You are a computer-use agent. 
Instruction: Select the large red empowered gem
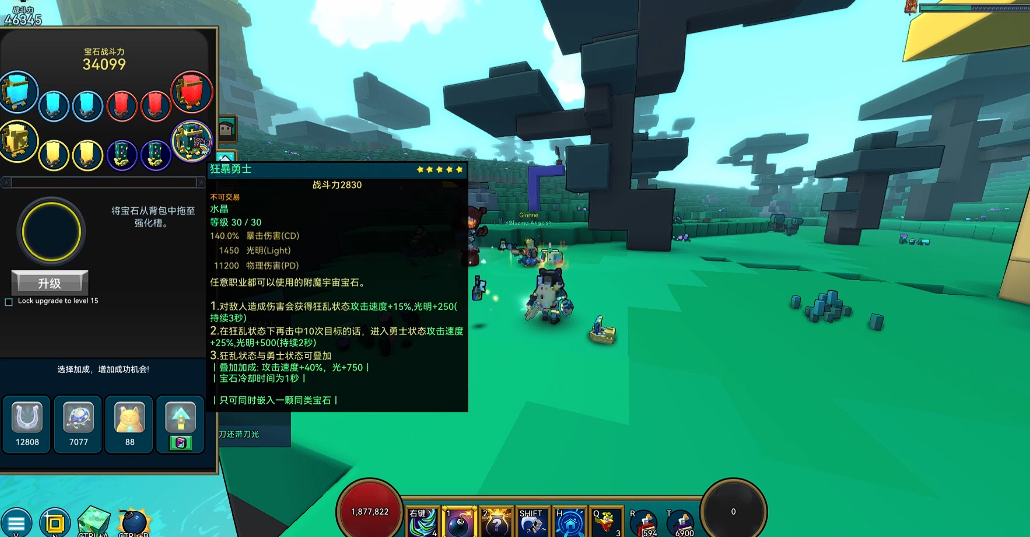click(191, 93)
